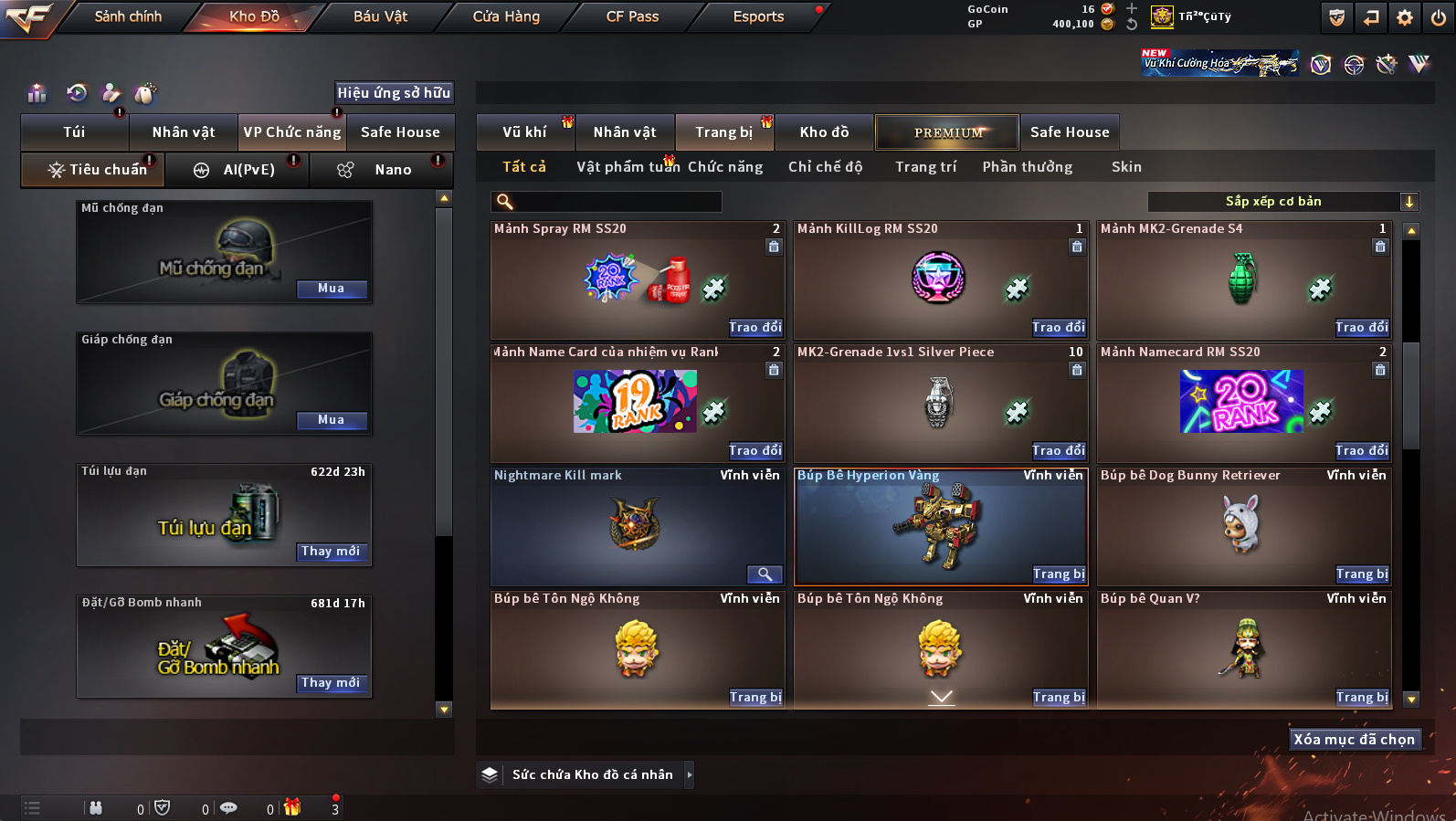Image resolution: width=1456 pixels, height=821 pixels.
Task: Click Xóa mục đã chọn button
Action: (1354, 740)
